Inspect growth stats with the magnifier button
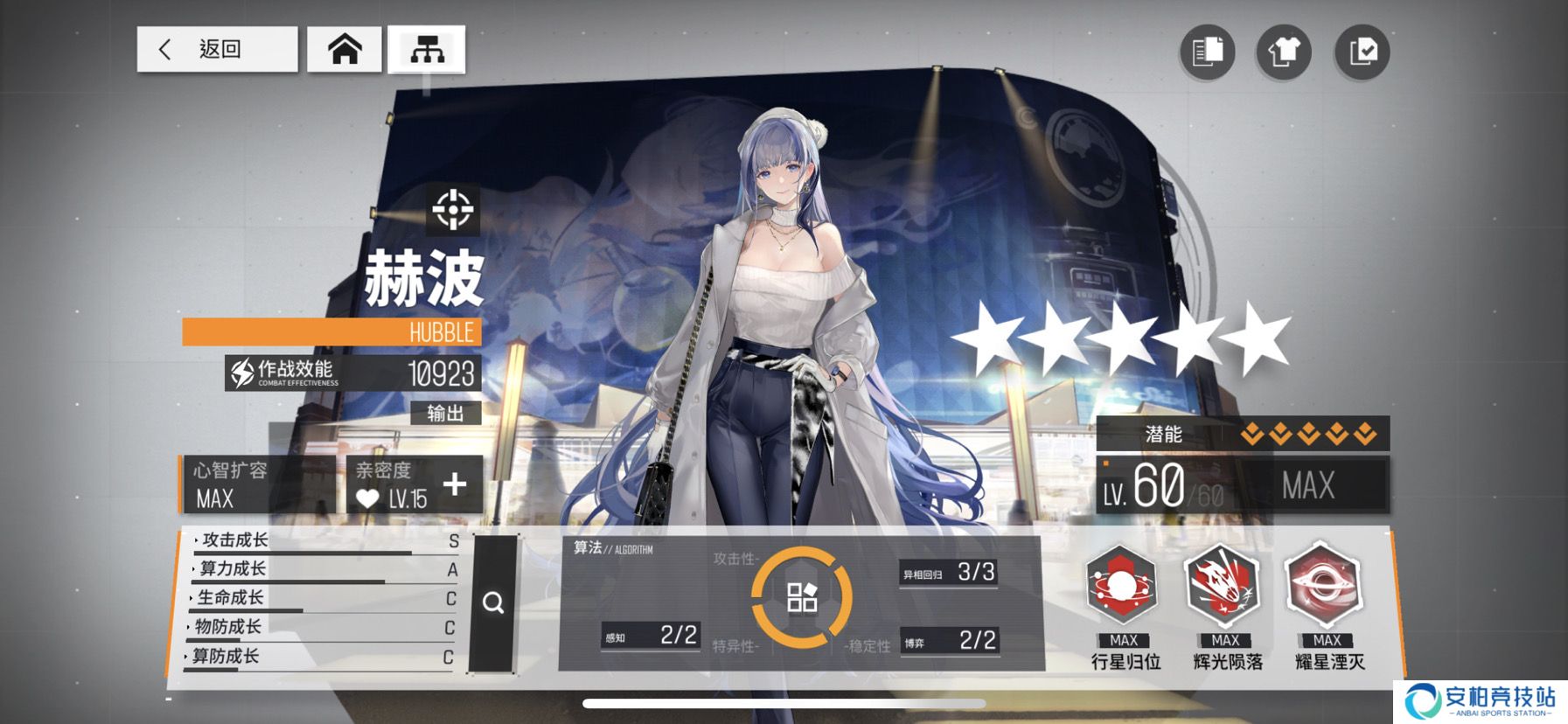Image resolution: width=1568 pixels, height=724 pixels. coord(493,603)
